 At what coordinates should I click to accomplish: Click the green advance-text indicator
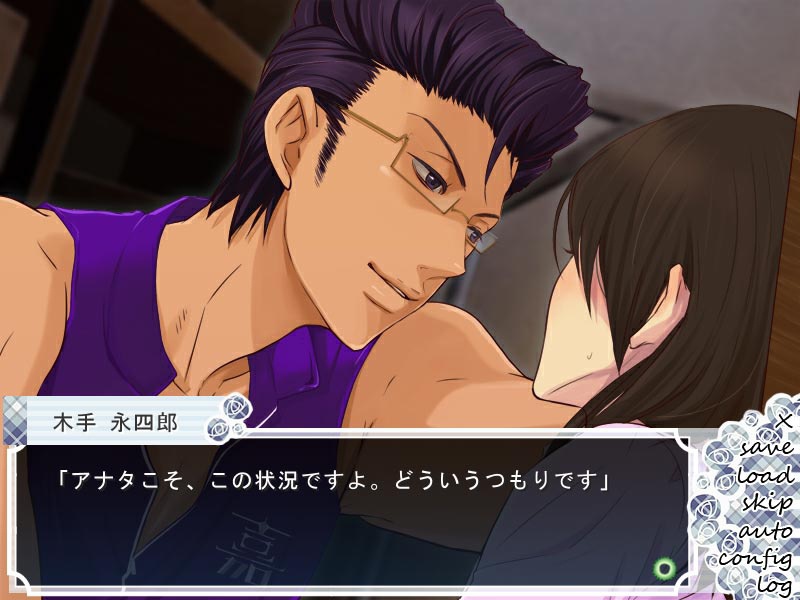pyautogui.click(x=661, y=569)
